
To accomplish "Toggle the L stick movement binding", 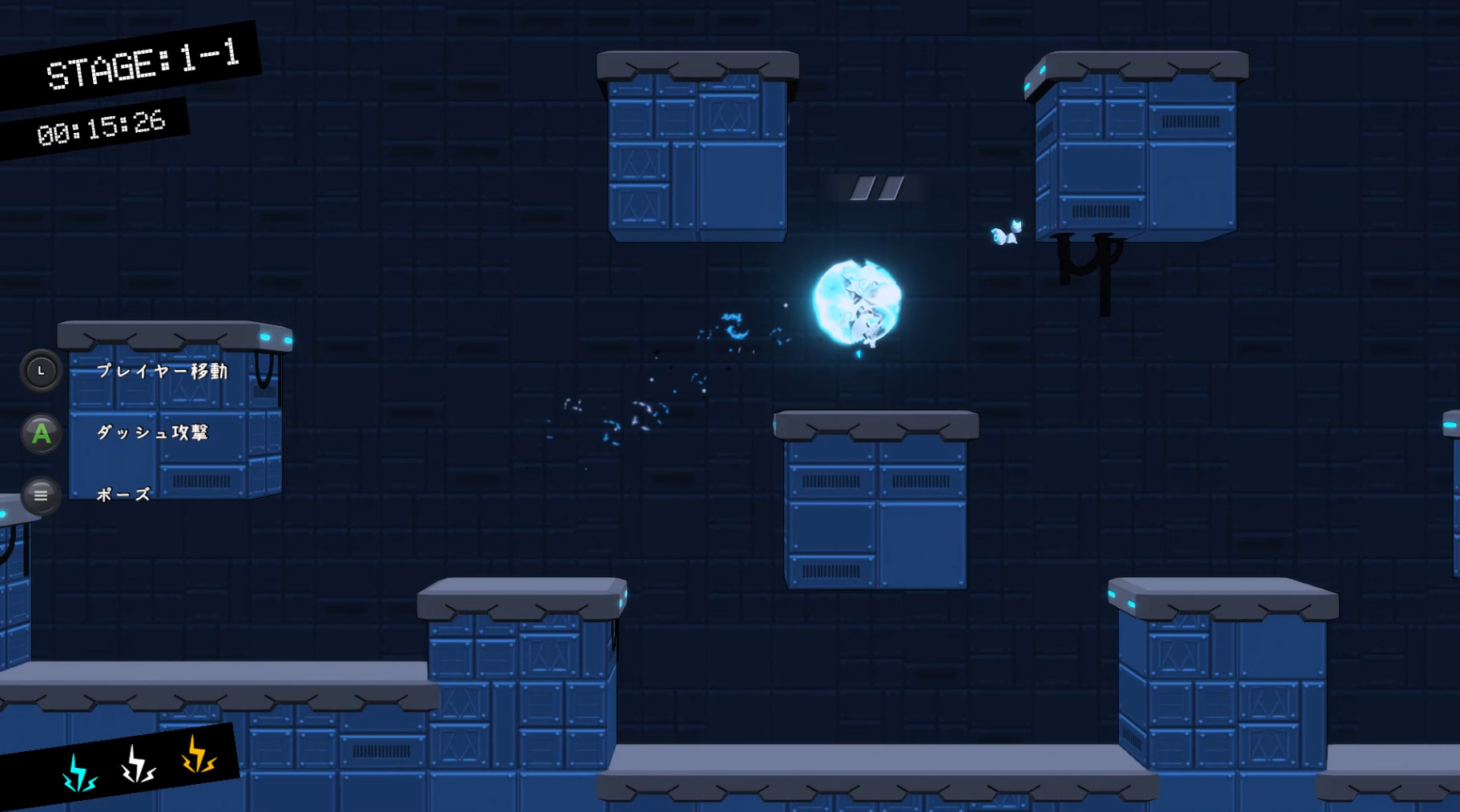I will click(41, 372).
